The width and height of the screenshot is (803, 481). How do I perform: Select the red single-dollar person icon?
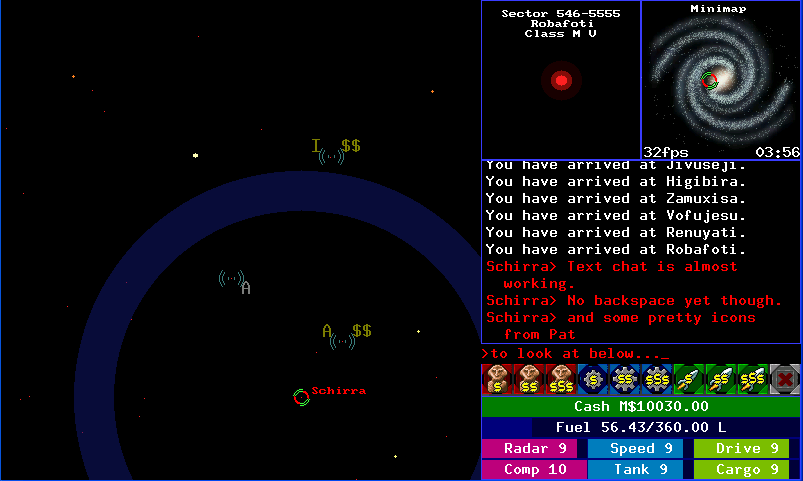pyautogui.click(x=497, y=379)
